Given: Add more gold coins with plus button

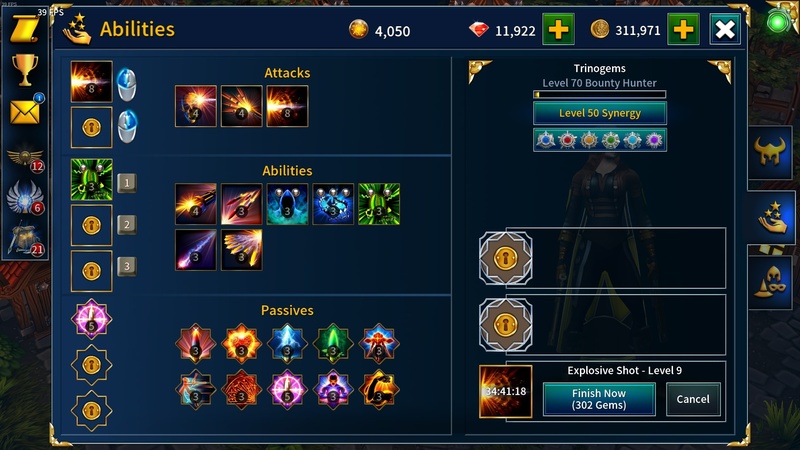Looking at the screenshot, I should tap(684, 30).
